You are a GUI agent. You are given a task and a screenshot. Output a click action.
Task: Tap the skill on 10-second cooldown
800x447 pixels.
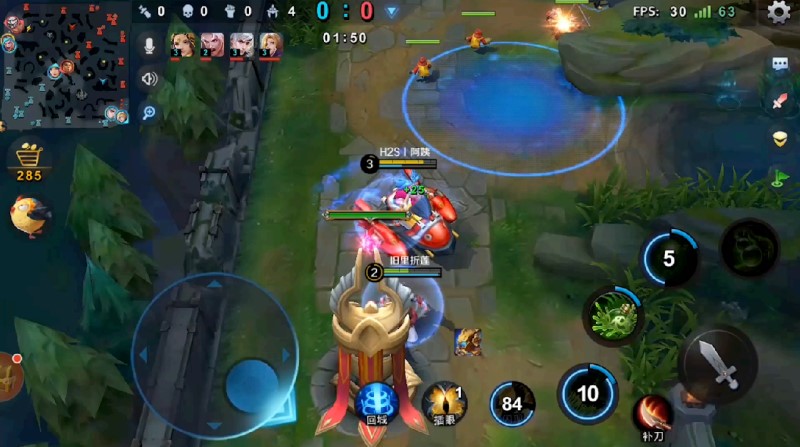(588, 393)
